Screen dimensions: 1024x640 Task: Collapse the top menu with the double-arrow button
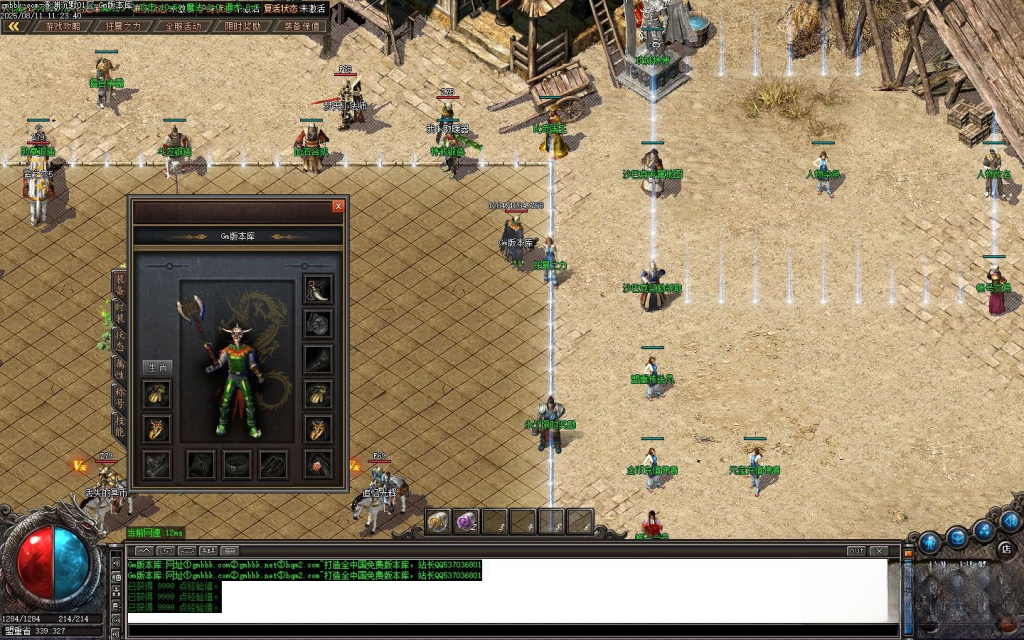point(14,27)
